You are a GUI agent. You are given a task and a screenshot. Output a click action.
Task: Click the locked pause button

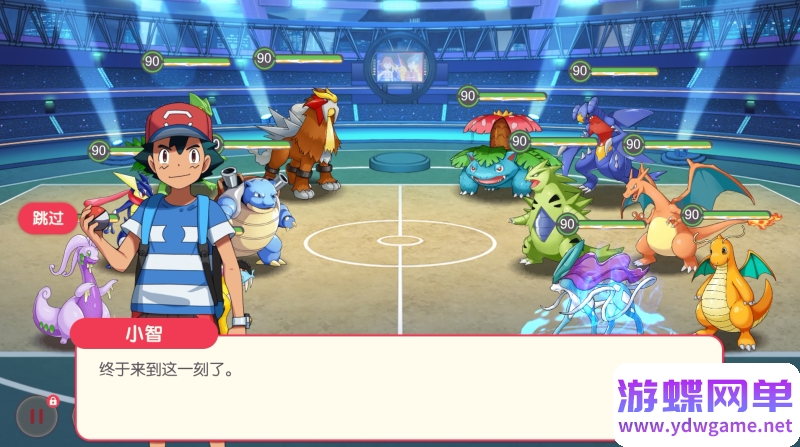pyautogui.click(x=36, y=415)
